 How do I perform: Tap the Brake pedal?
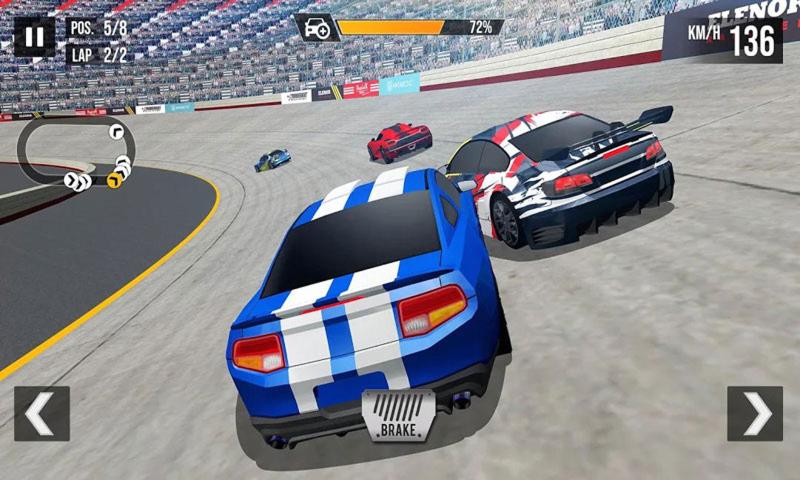398,416
